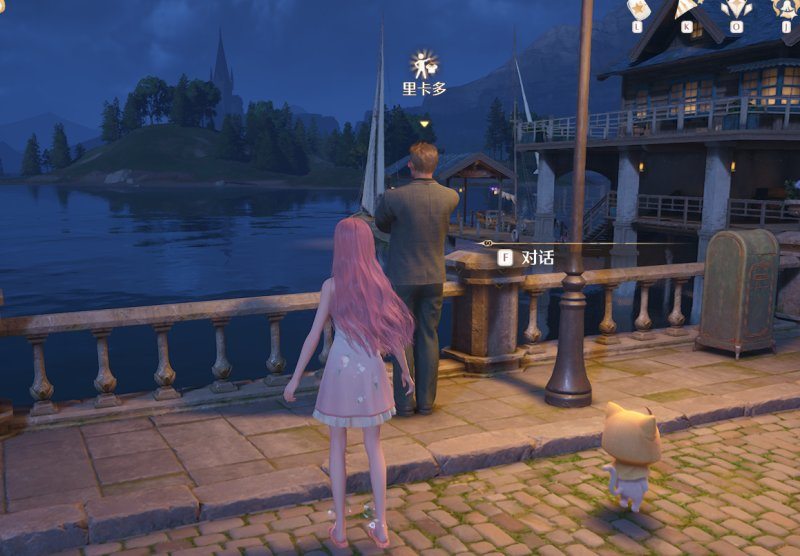Open the star card icon menu
The height and width of the screenshot is (556, 800).
[x=638, y=9]
